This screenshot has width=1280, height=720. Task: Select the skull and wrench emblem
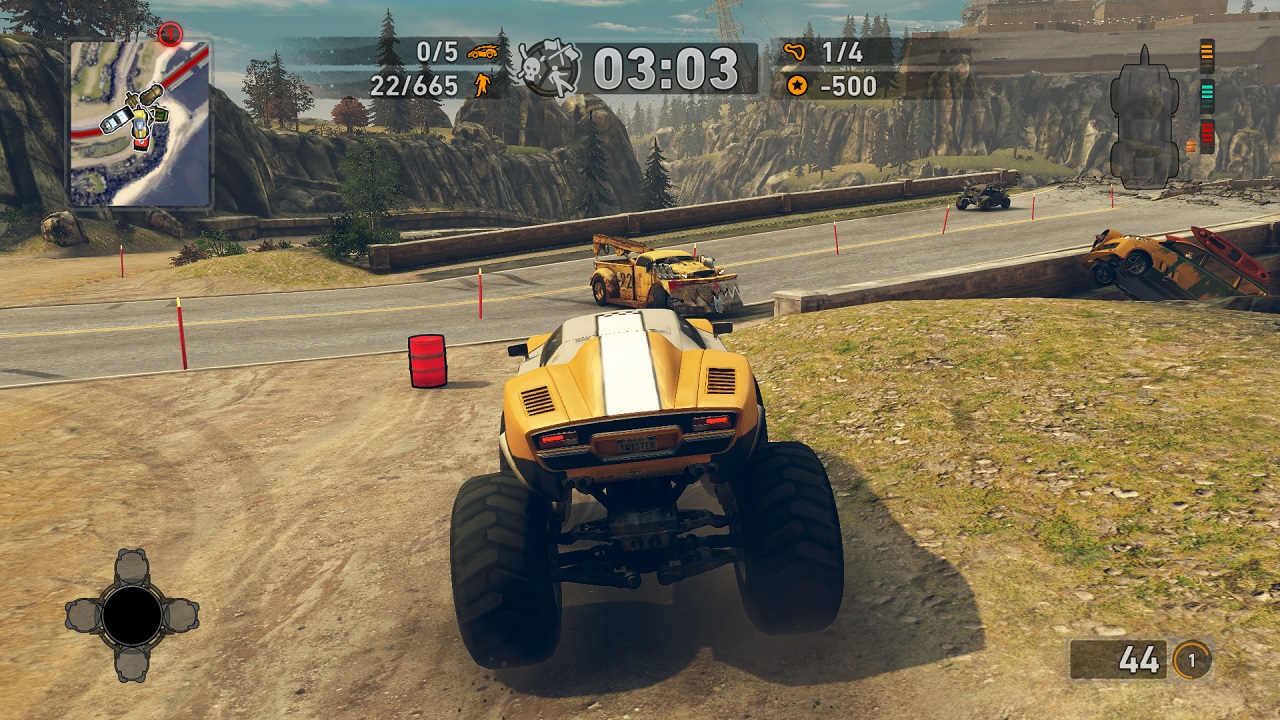pyautogui.click(x=549, y=68)
